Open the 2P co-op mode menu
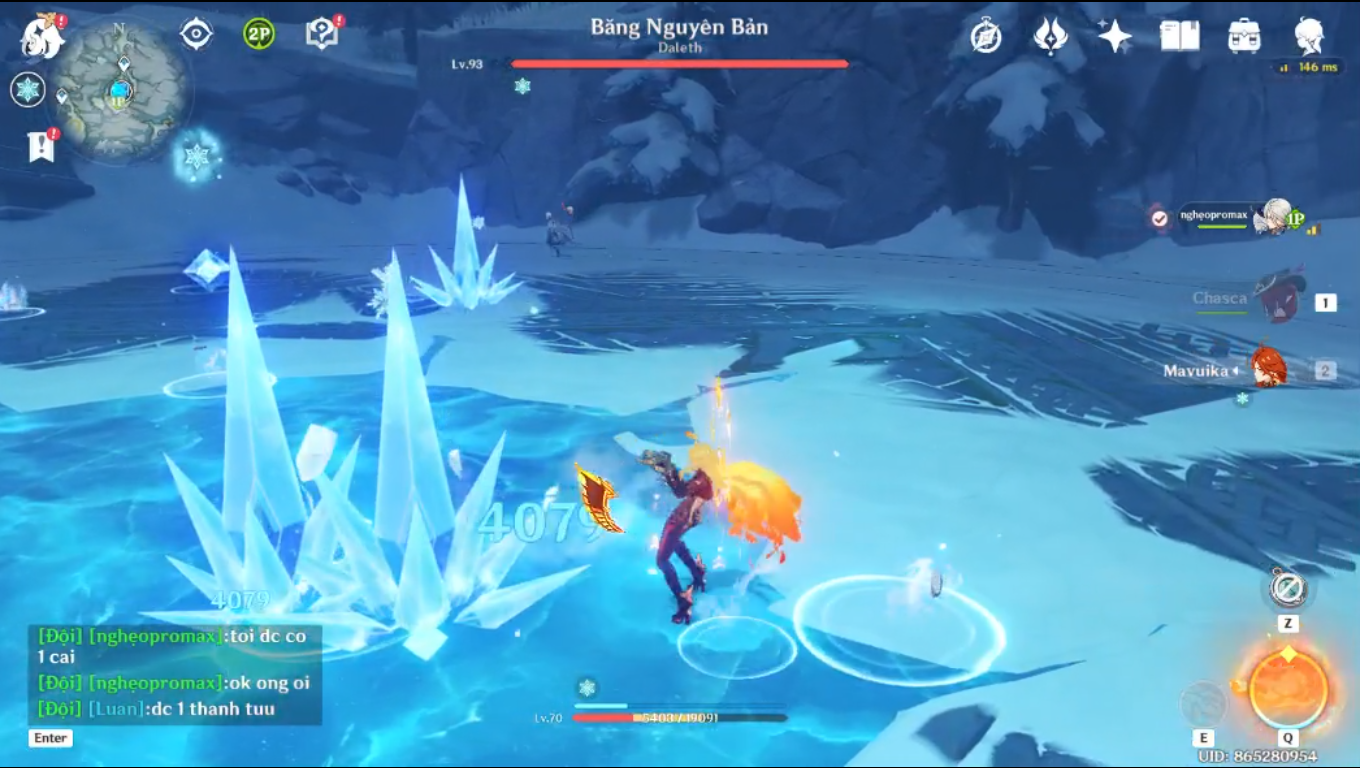 click(x=259, y=34)
